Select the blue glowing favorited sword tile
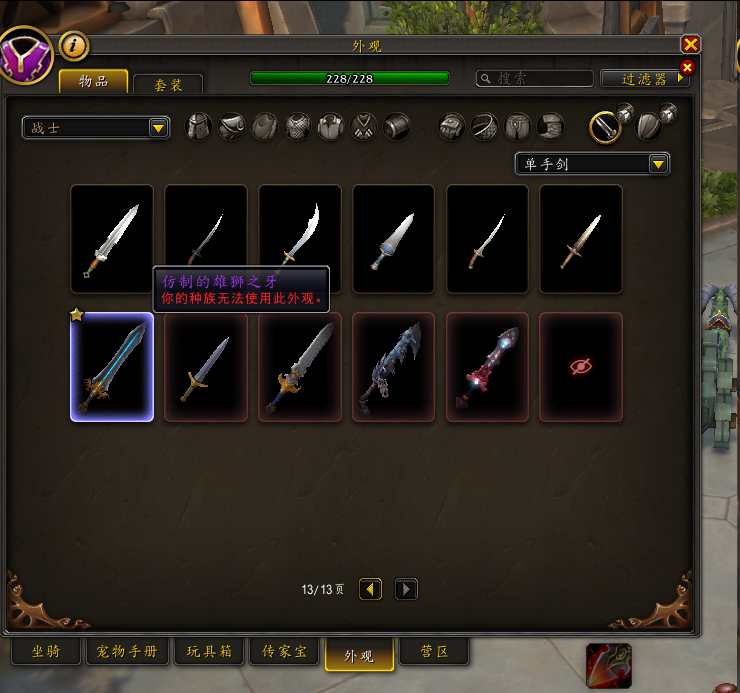Image resolution: width=740 pixels, height=693 pixels. (x=112, y=367)
